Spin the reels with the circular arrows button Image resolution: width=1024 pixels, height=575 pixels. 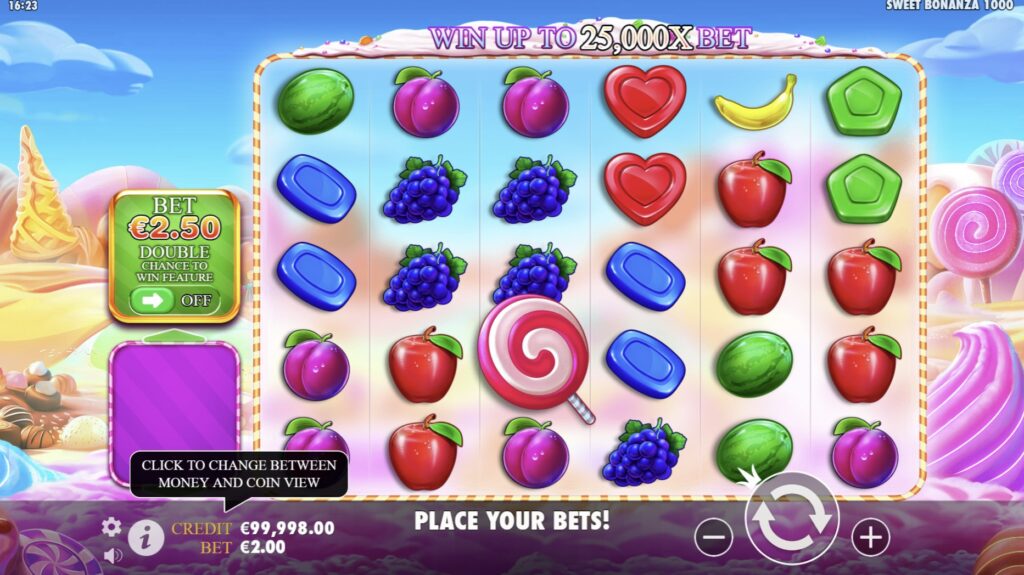pos(791,518)
